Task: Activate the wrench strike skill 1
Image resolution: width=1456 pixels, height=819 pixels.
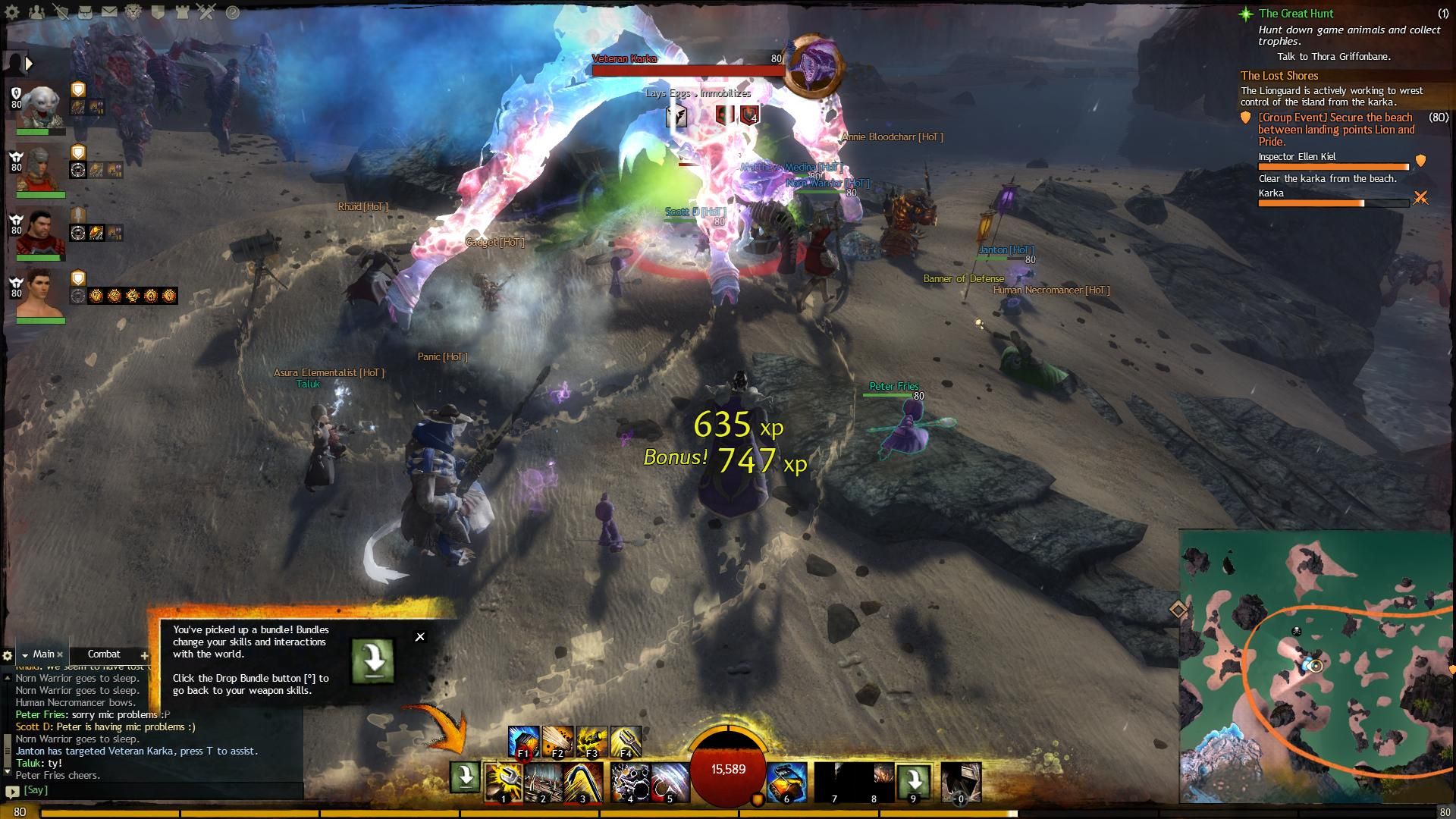Action: 504,783
